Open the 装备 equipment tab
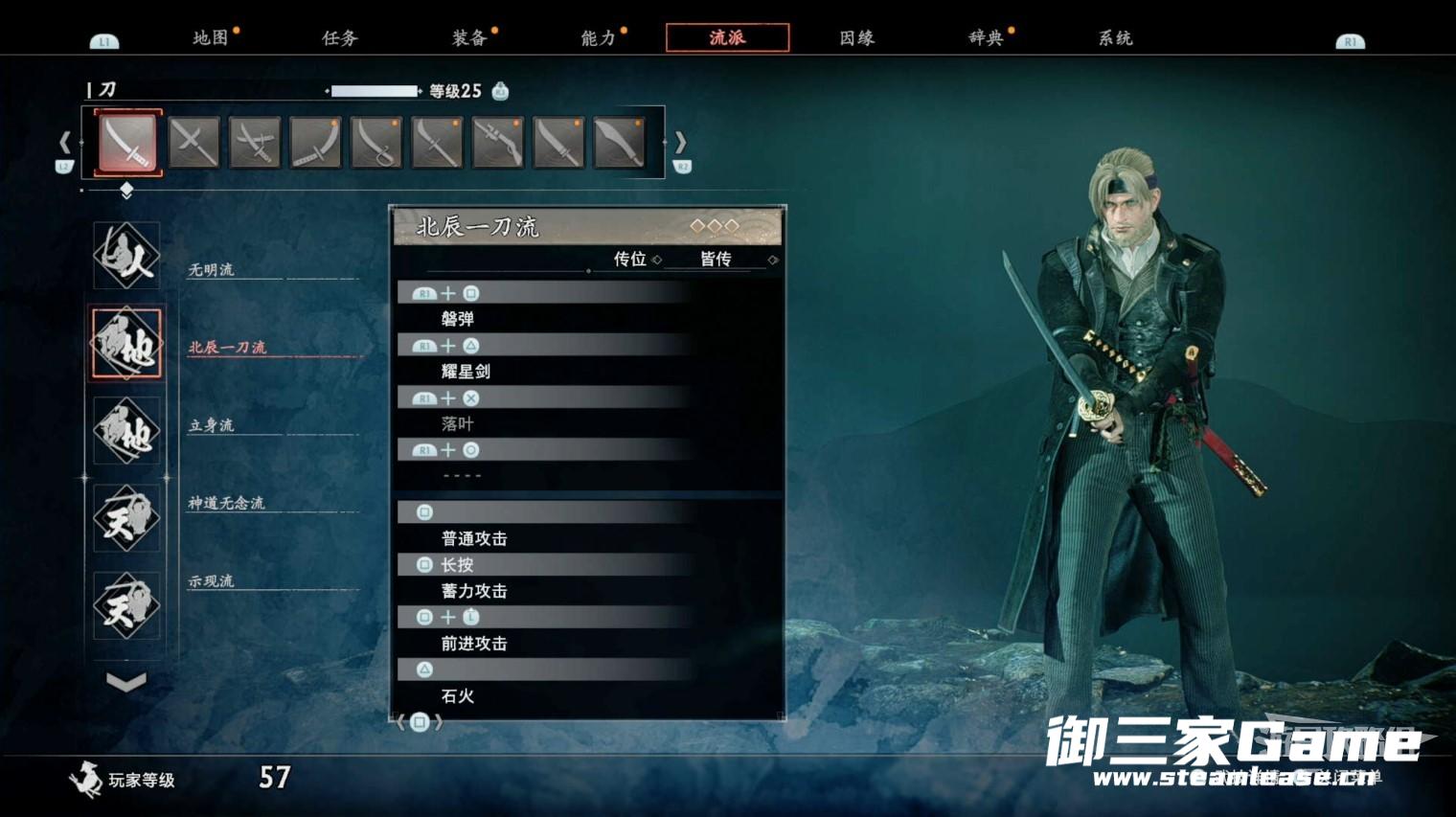 469,38
